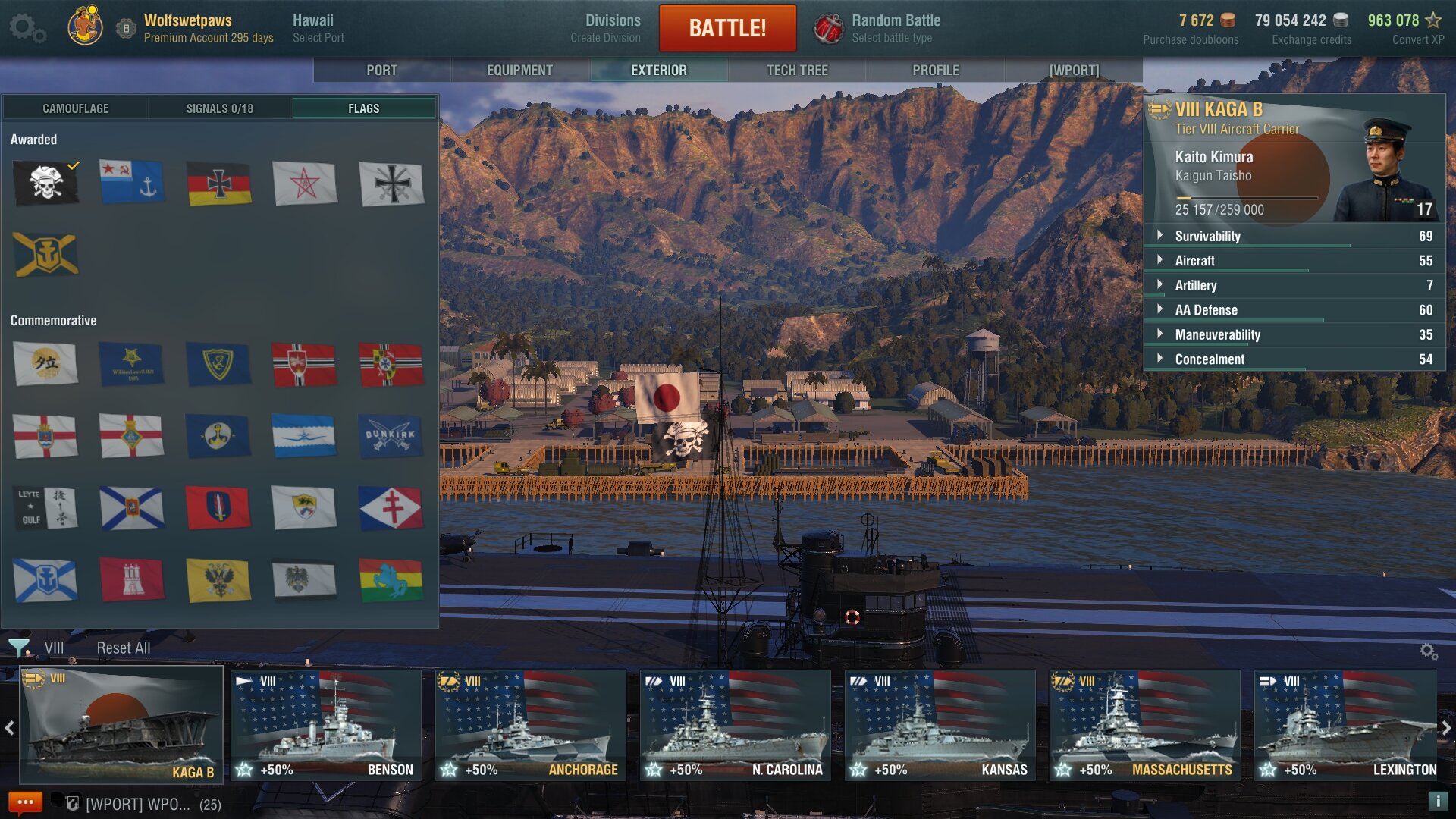
Task: Open the Equipment tab
Action: pyautogui.click(x=519, y=70)
